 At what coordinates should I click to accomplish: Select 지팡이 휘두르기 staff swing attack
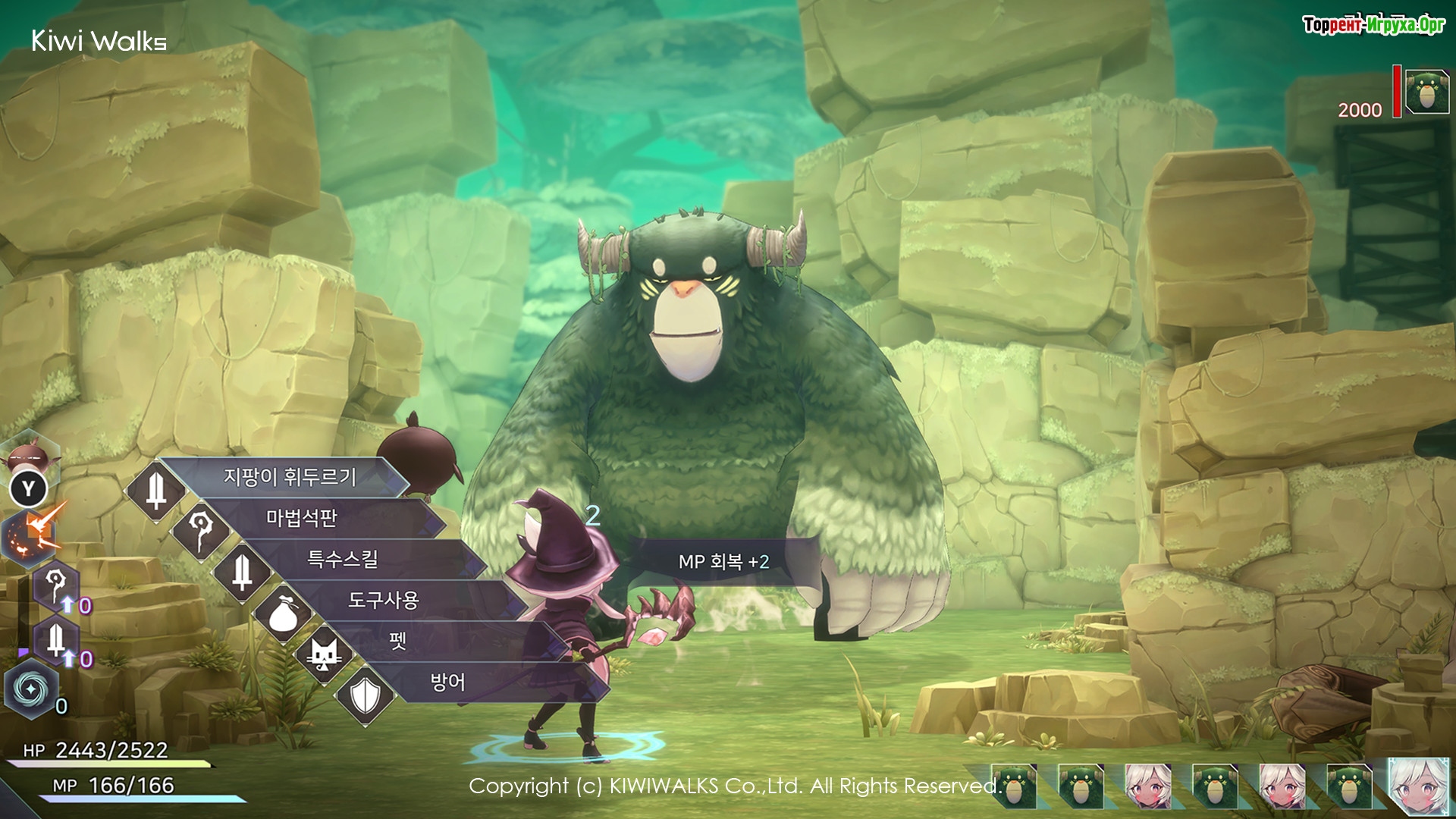click(x=290, y=477)
